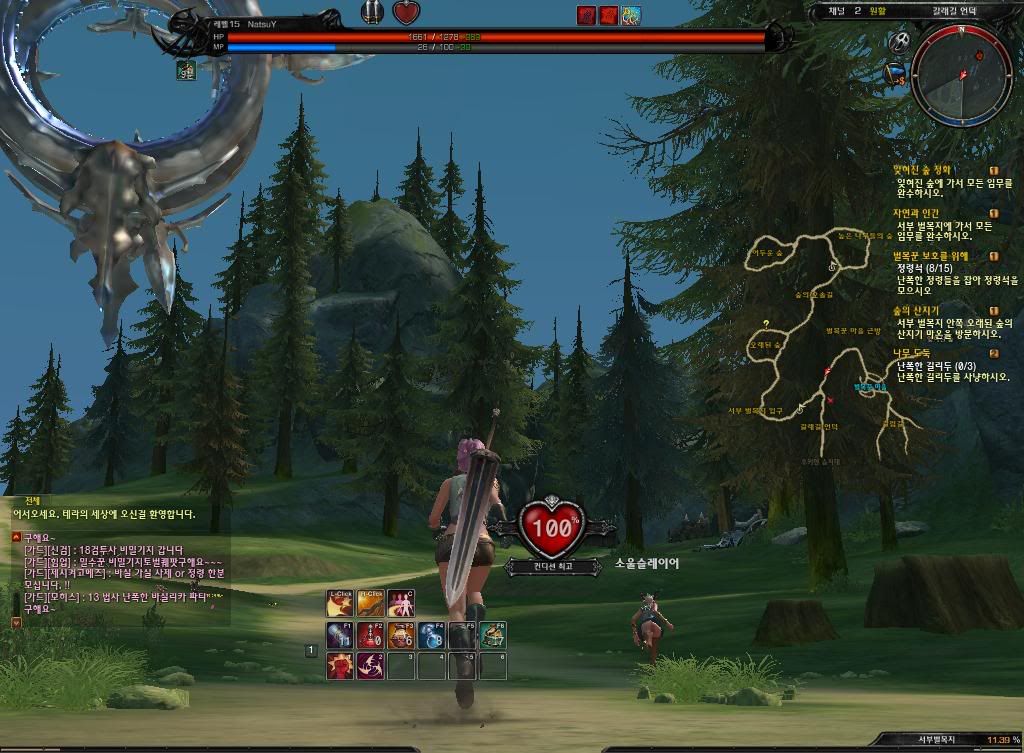Activate the L-Click basic attack skill
This screenshot has width=1024, height=753.
(340, 604)
